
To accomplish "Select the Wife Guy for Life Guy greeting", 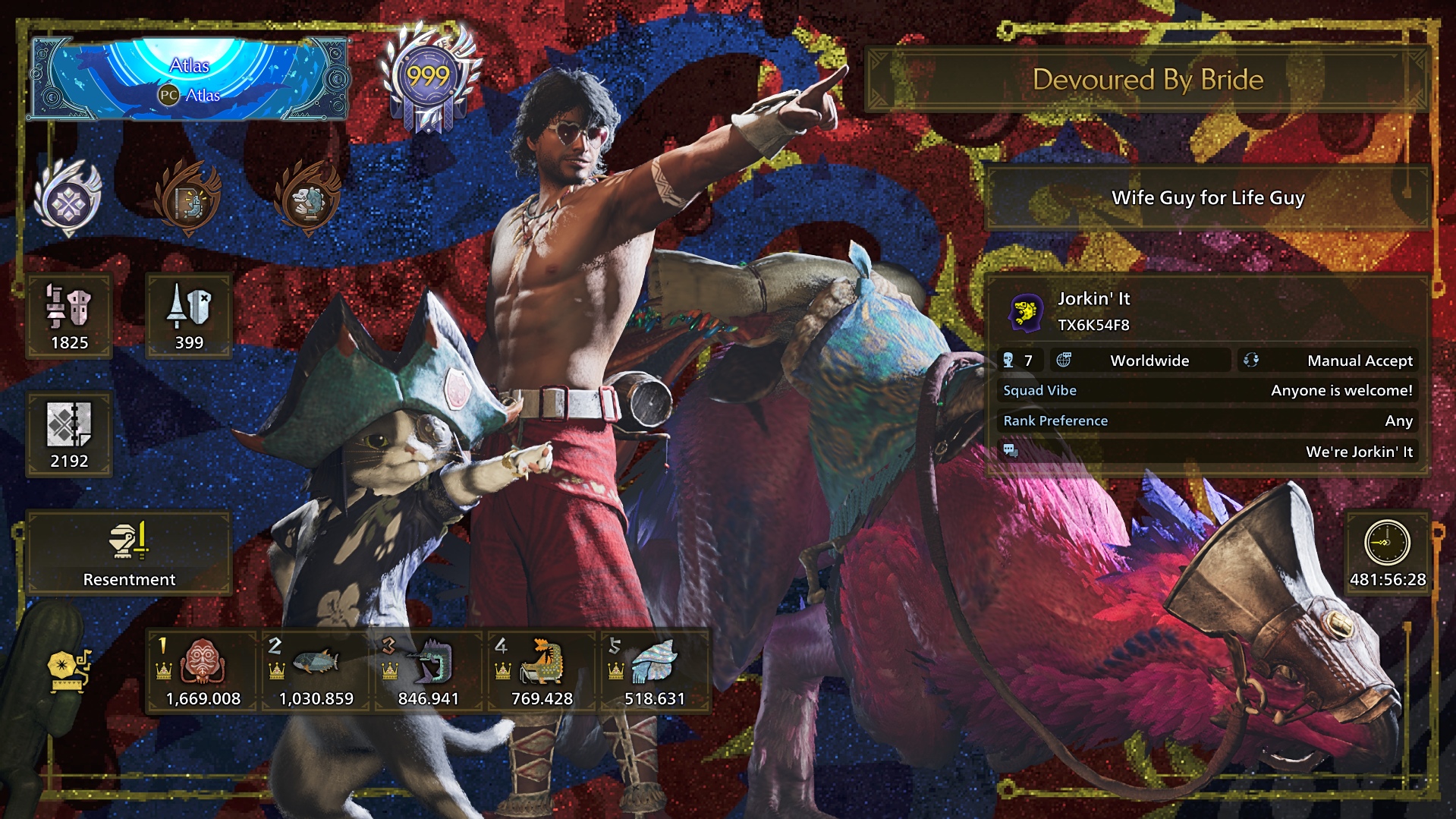I will (x=1207, y=198).
